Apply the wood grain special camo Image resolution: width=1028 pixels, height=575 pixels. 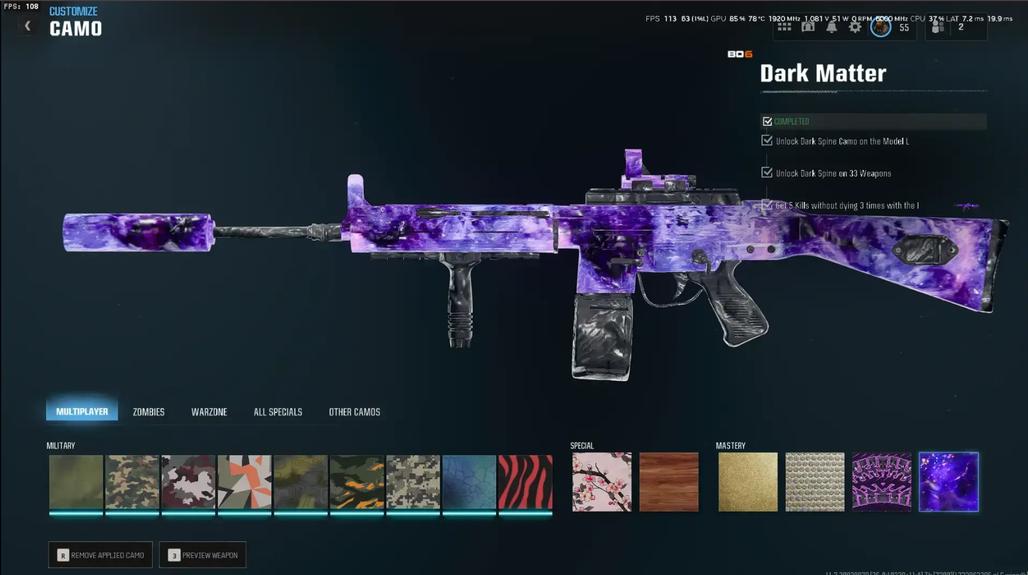668,482
